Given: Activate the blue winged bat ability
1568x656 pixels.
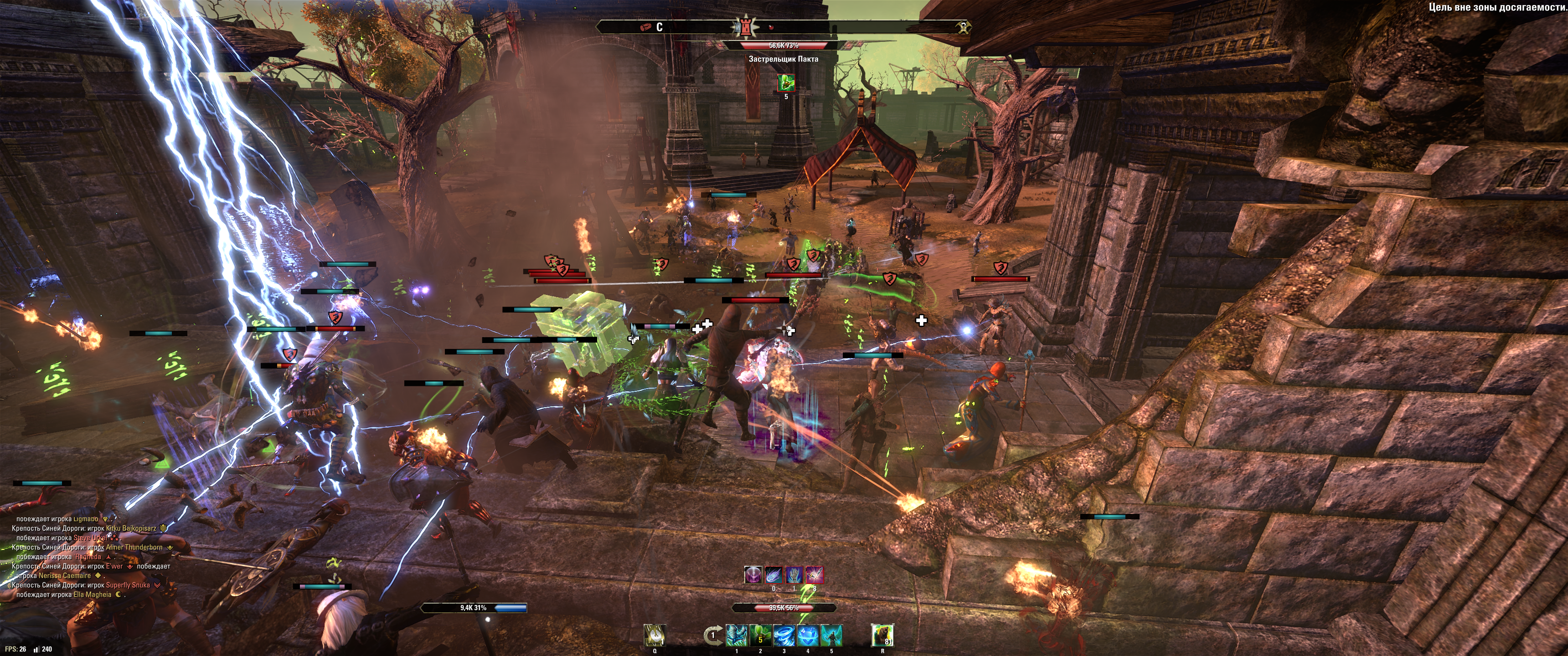Looking at the screenshot, I should click(x=737, y=636).
